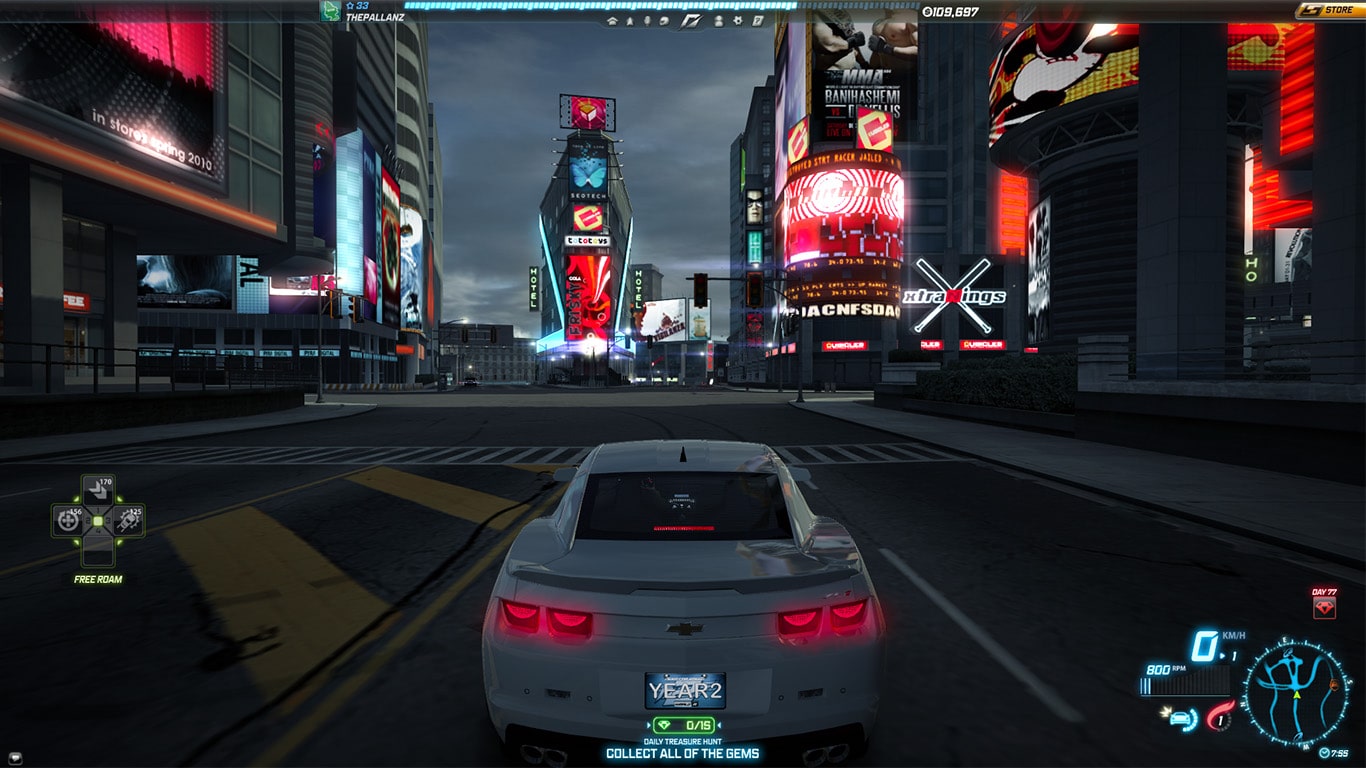Open the friends list person icon

pos(719,20)
